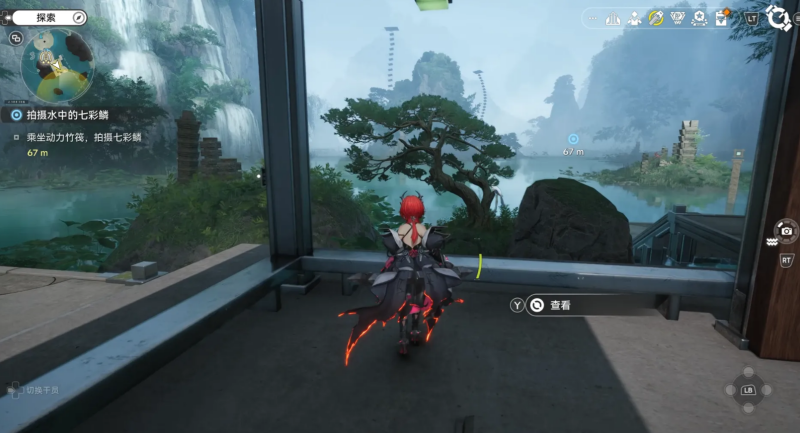Expand the three-dots more menu
This screenshot has width=800, height=433.
click(591, 18)
